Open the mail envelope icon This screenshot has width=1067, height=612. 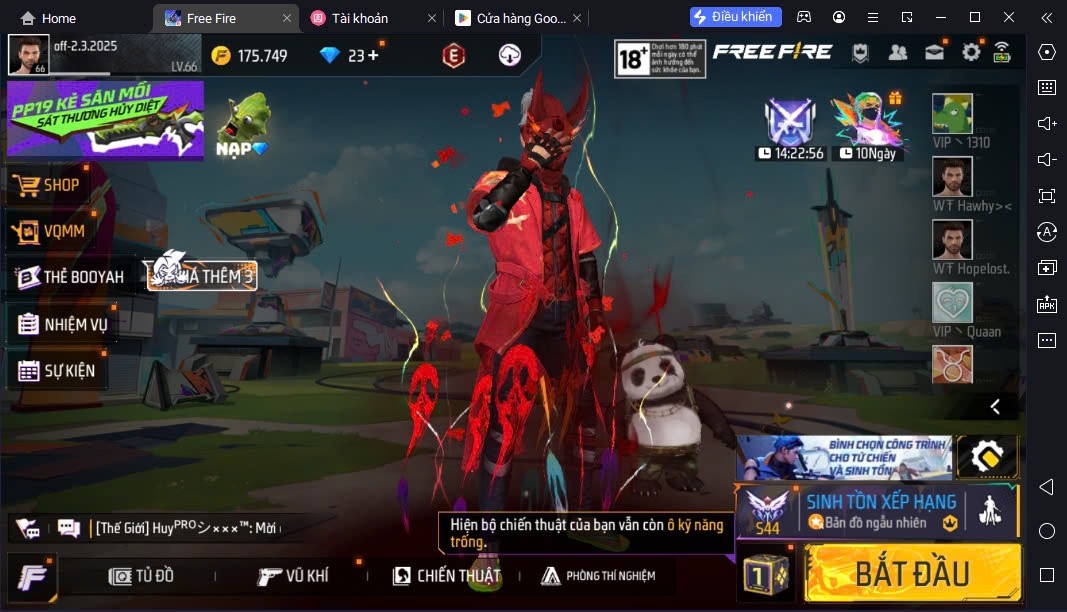coord(934,53)
